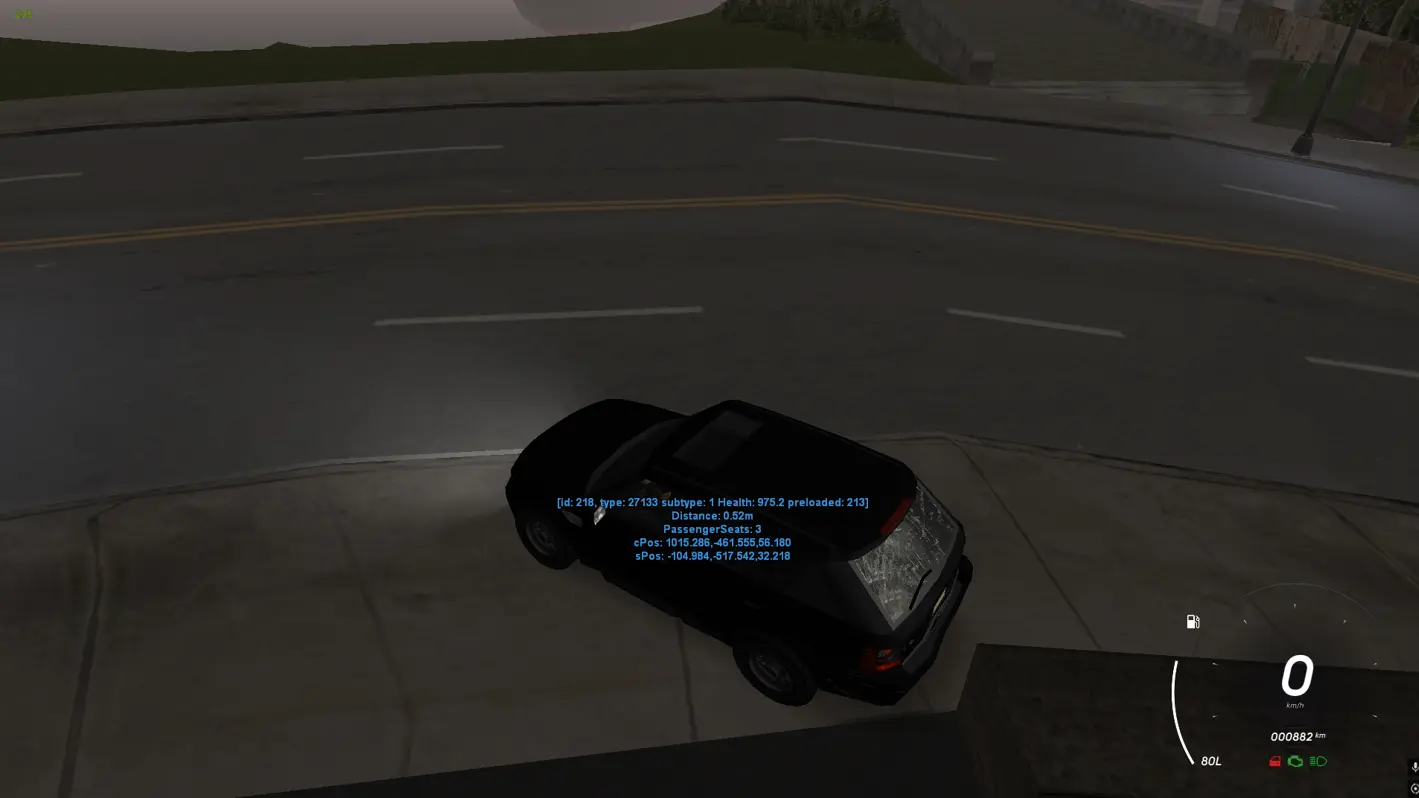This screenshot has height=798, width=1419.
Task: Click the PassengerSeats: 3 label
Action: 711,529
